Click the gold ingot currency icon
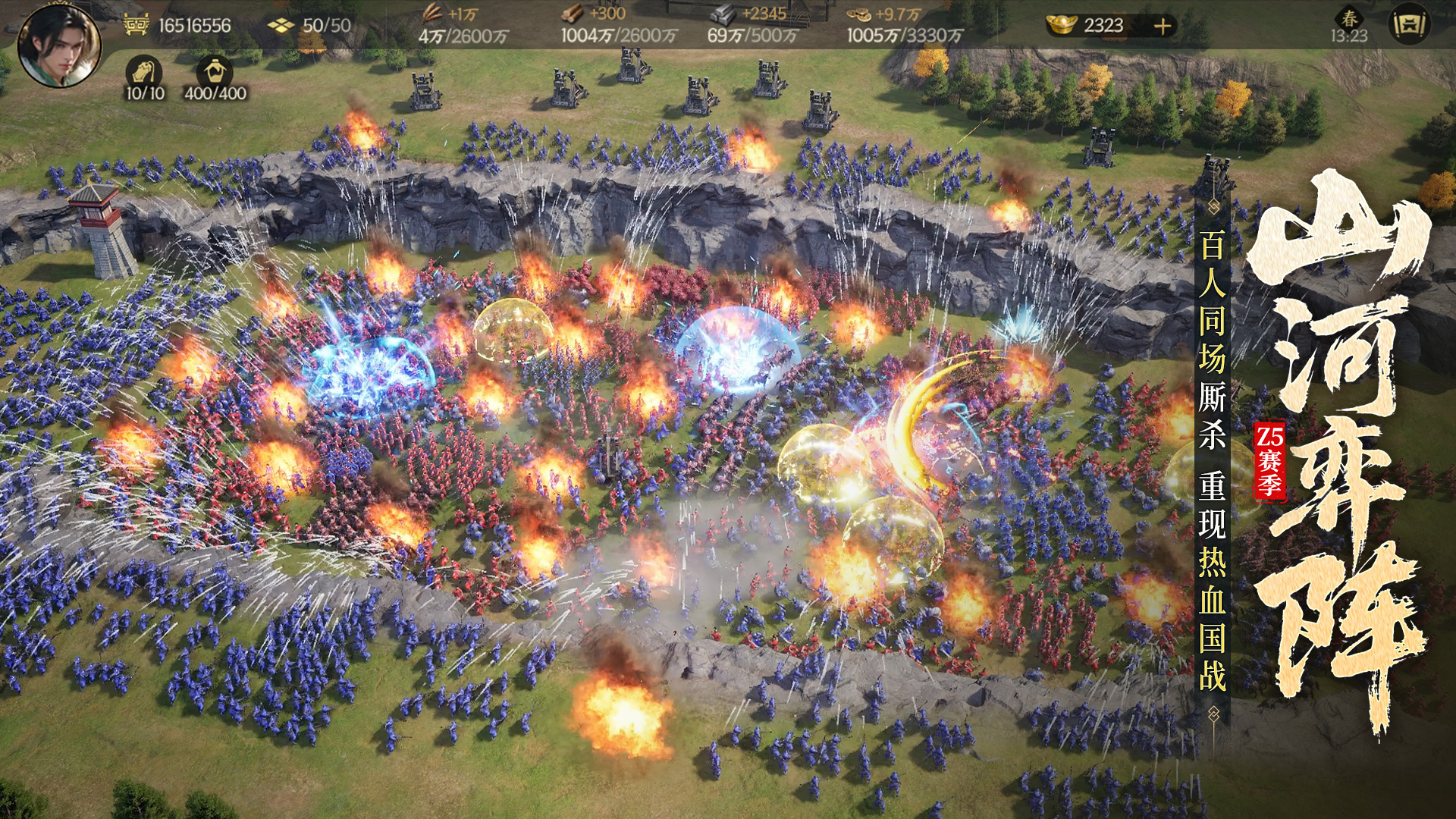Image resolution: width=1456 pixels, height=819 pixels. pos(1062,25)
